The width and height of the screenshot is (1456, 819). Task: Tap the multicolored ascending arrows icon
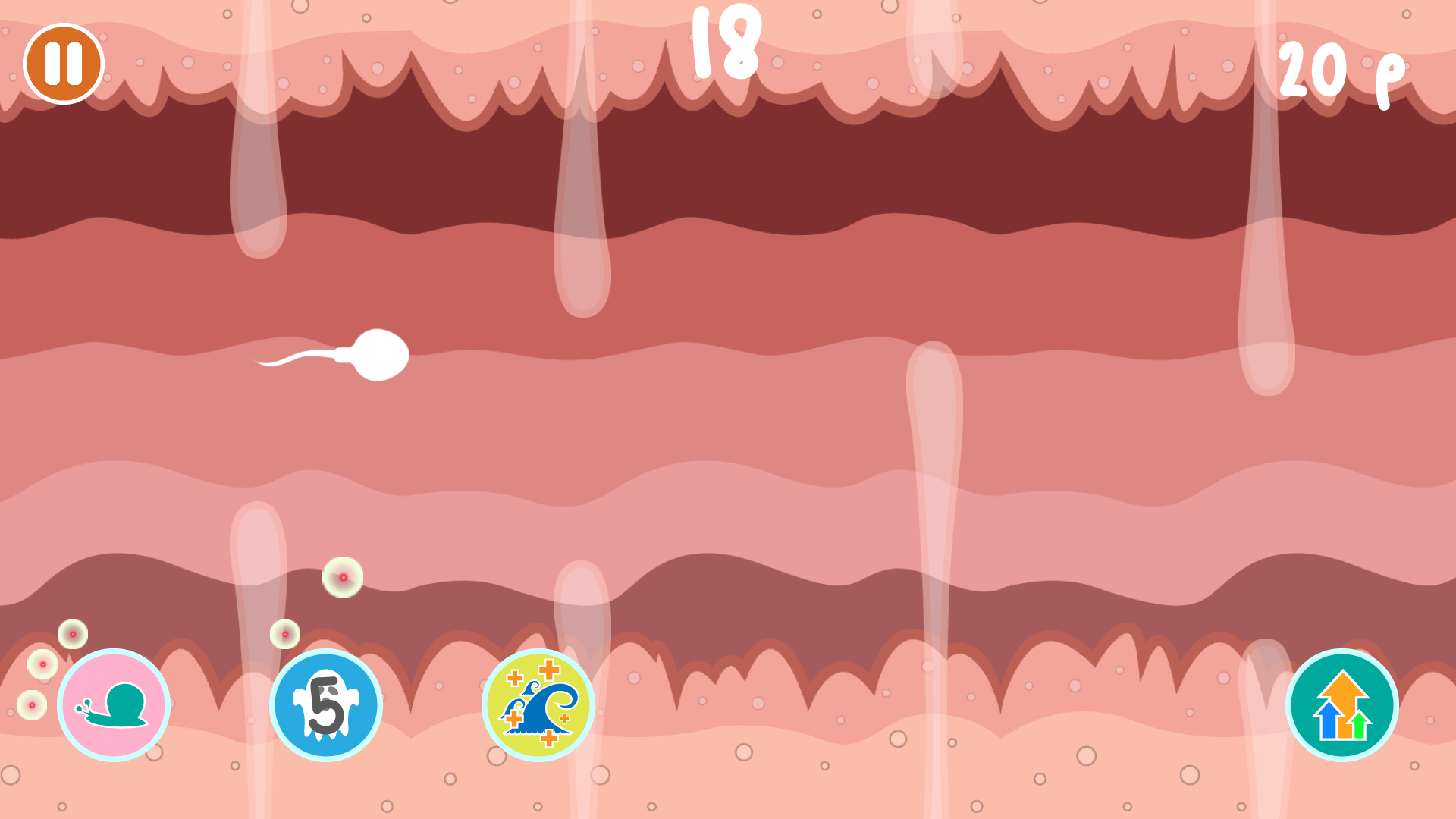click(1342, 704)
